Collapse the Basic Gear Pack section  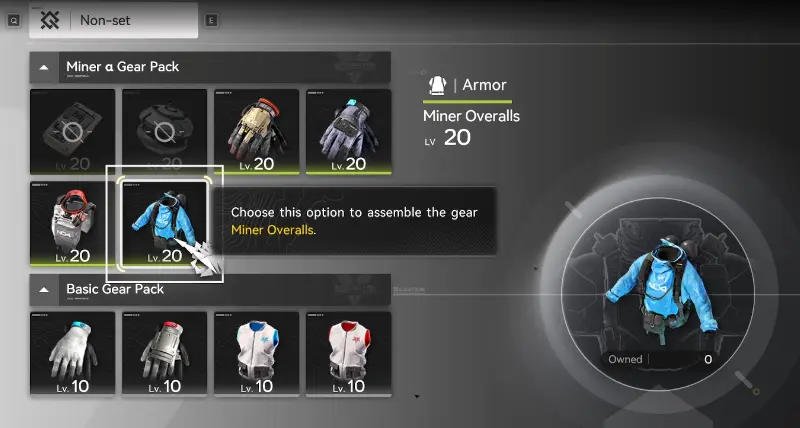click(x=43, y=290)
